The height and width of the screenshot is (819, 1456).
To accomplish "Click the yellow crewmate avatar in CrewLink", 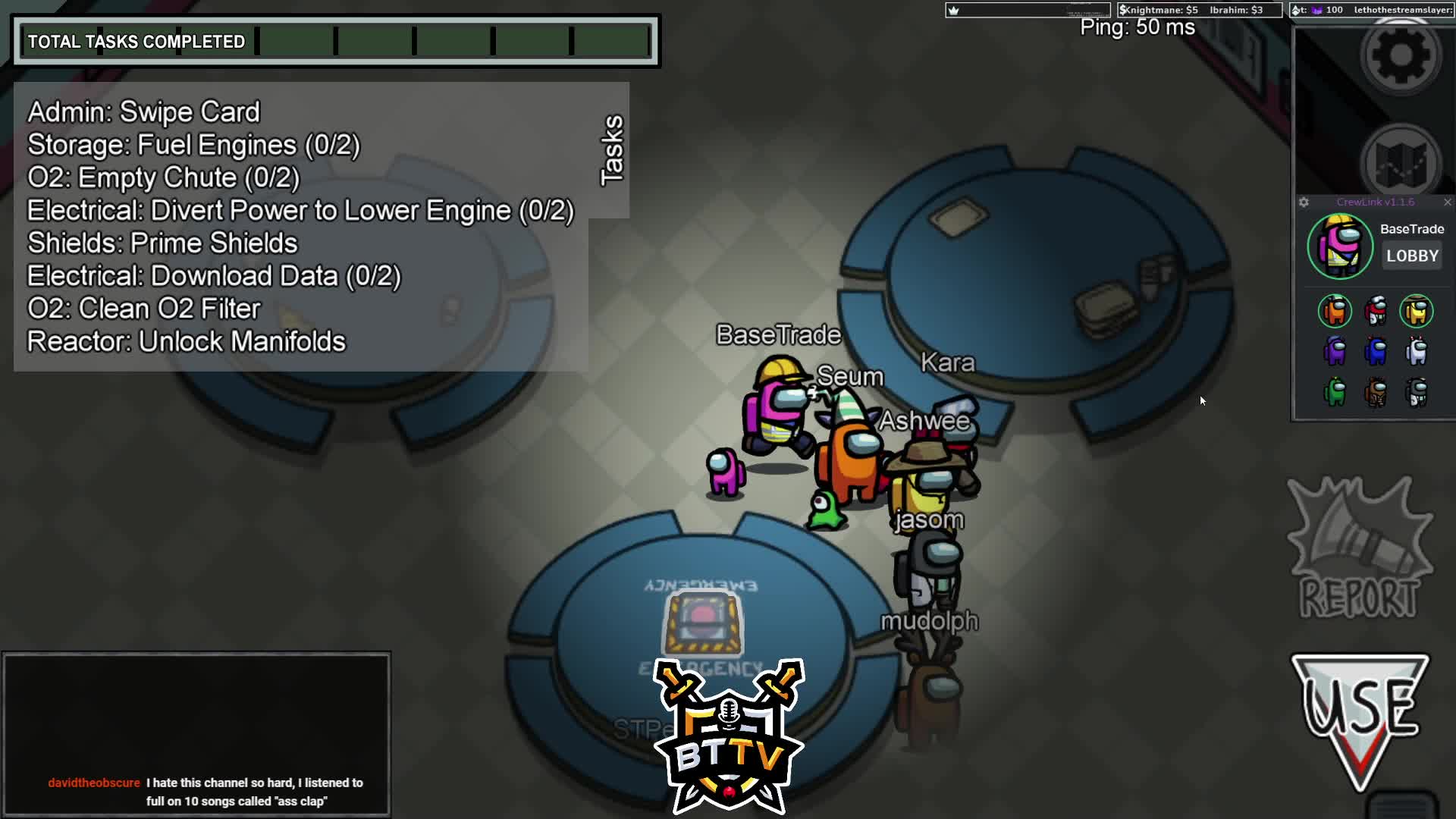I will (x=1416, y=311).
